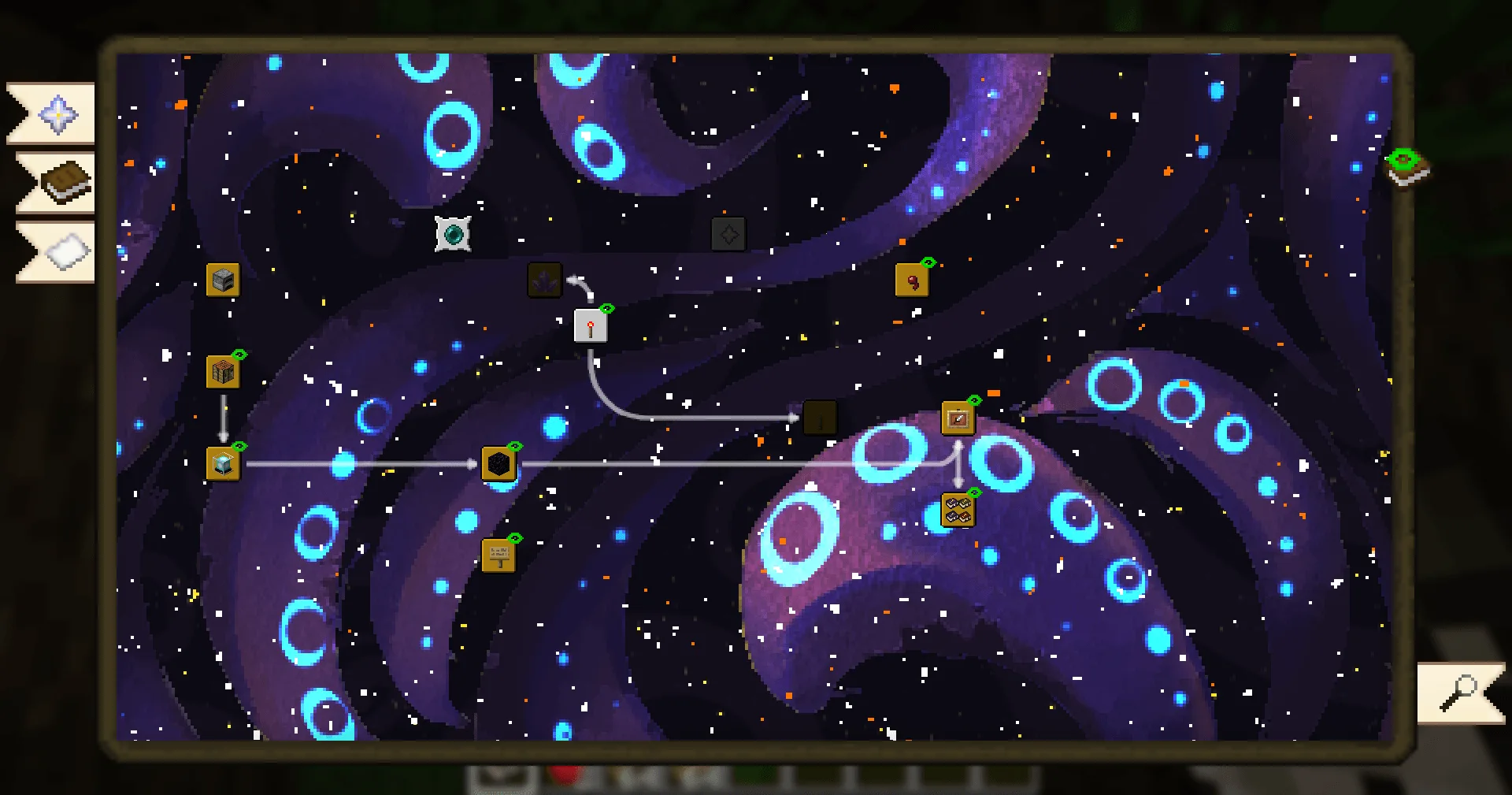Open the beacon advancement with green checkmark
The width and height of the screenshot is (1512, 795).
223,464
